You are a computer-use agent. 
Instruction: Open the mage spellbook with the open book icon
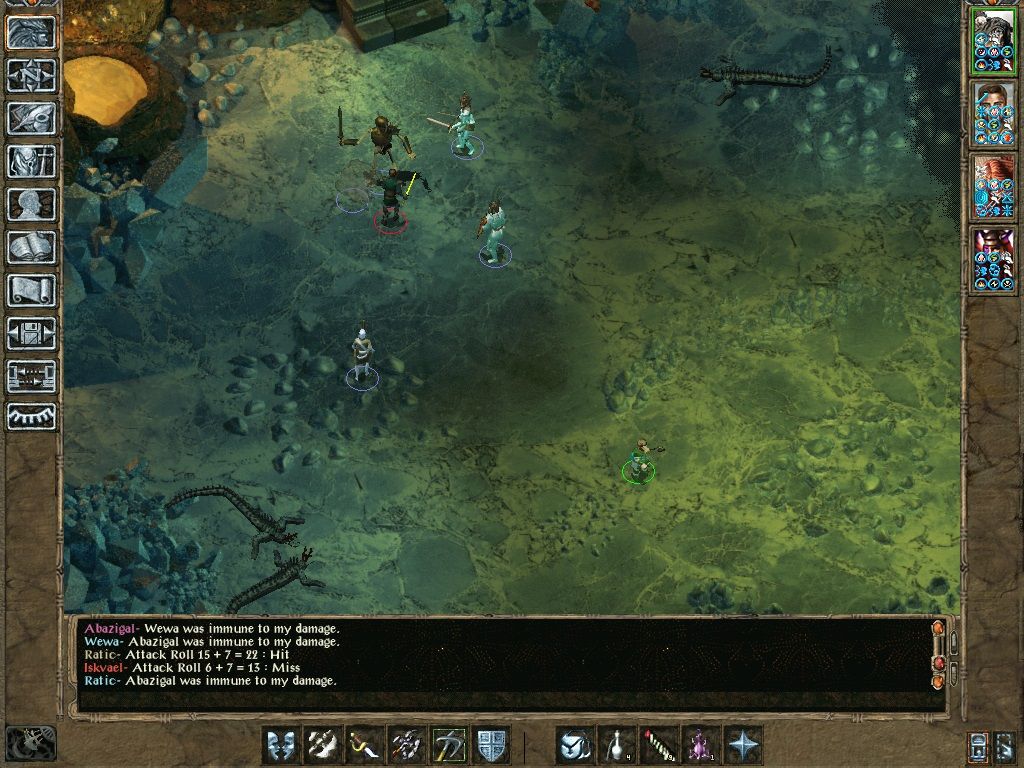pyautogui.click(x=31, y=247)
